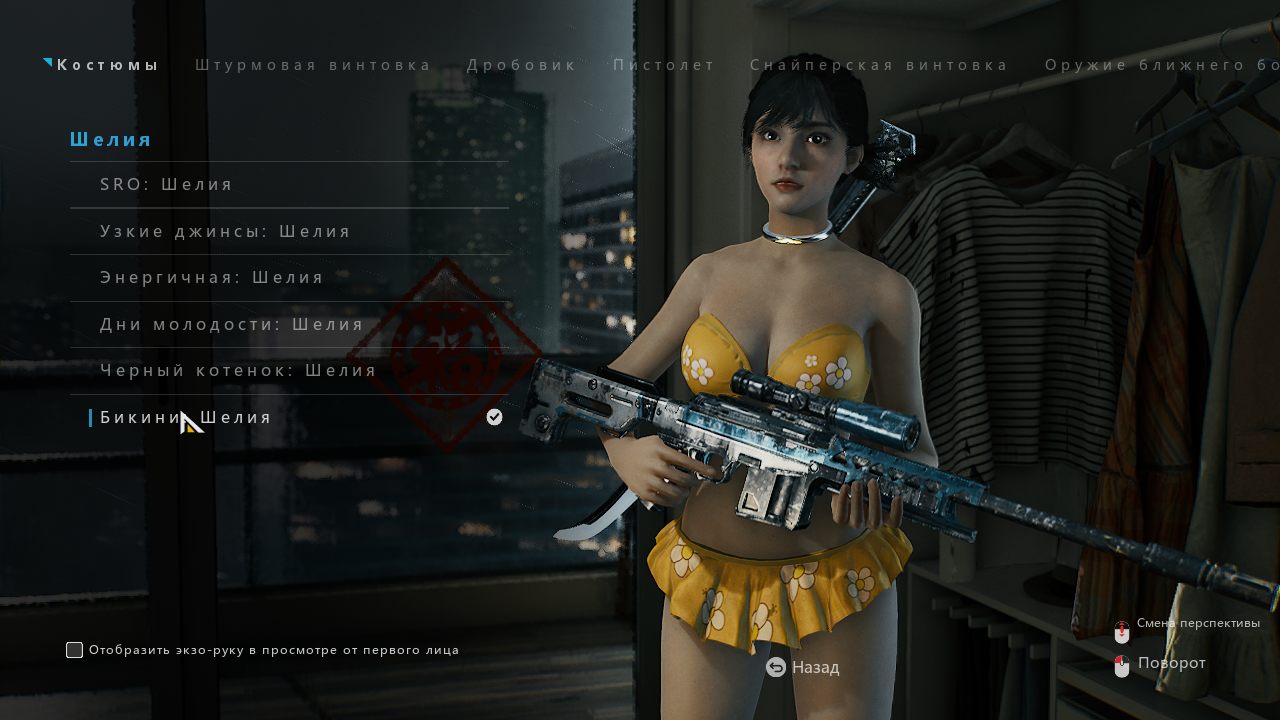Viewport: 1280px width, 720px height.
Task: Switch to the Костюмы tab
Action: point(107,65)
